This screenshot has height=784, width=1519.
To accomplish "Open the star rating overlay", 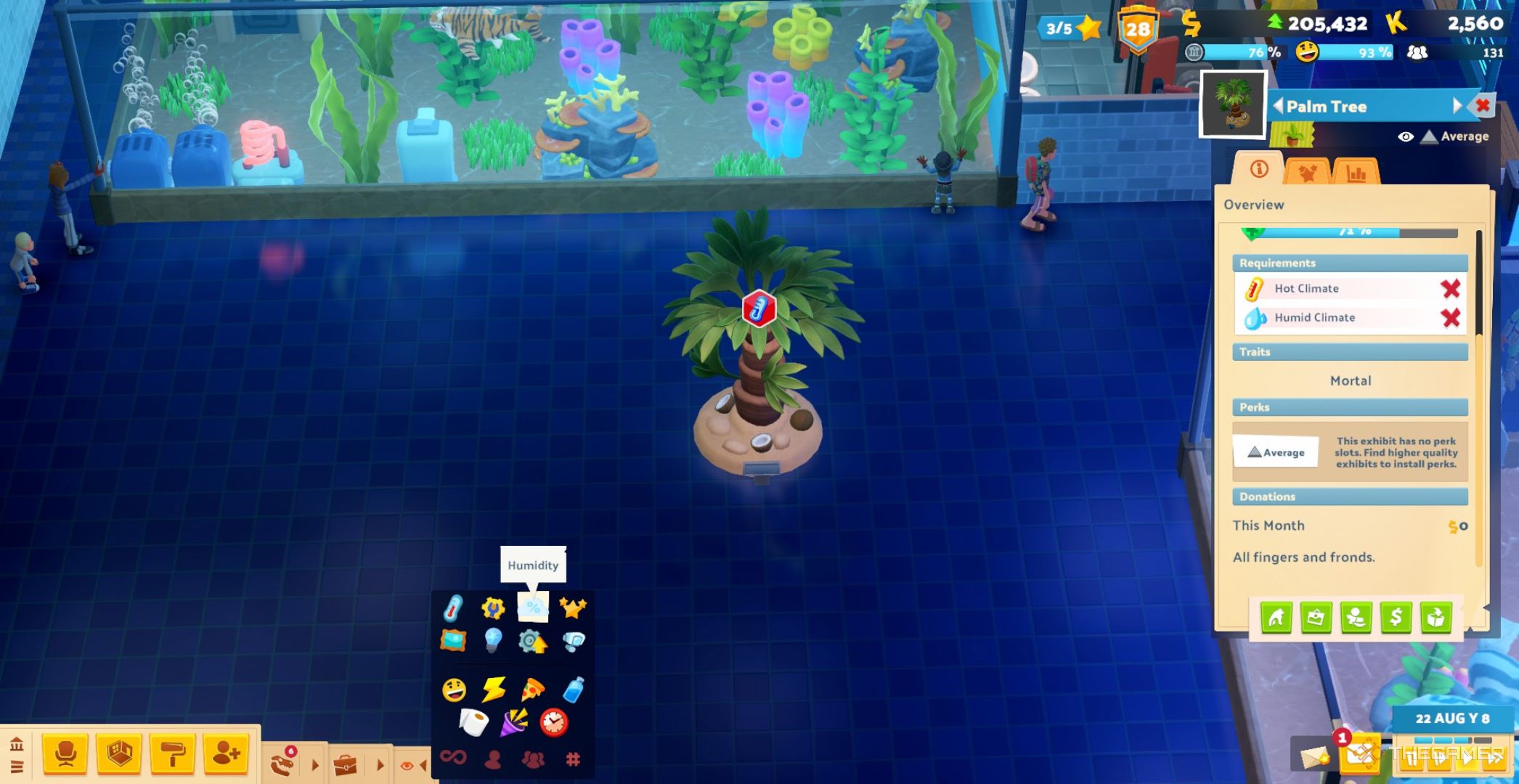I will coord(572,608).
